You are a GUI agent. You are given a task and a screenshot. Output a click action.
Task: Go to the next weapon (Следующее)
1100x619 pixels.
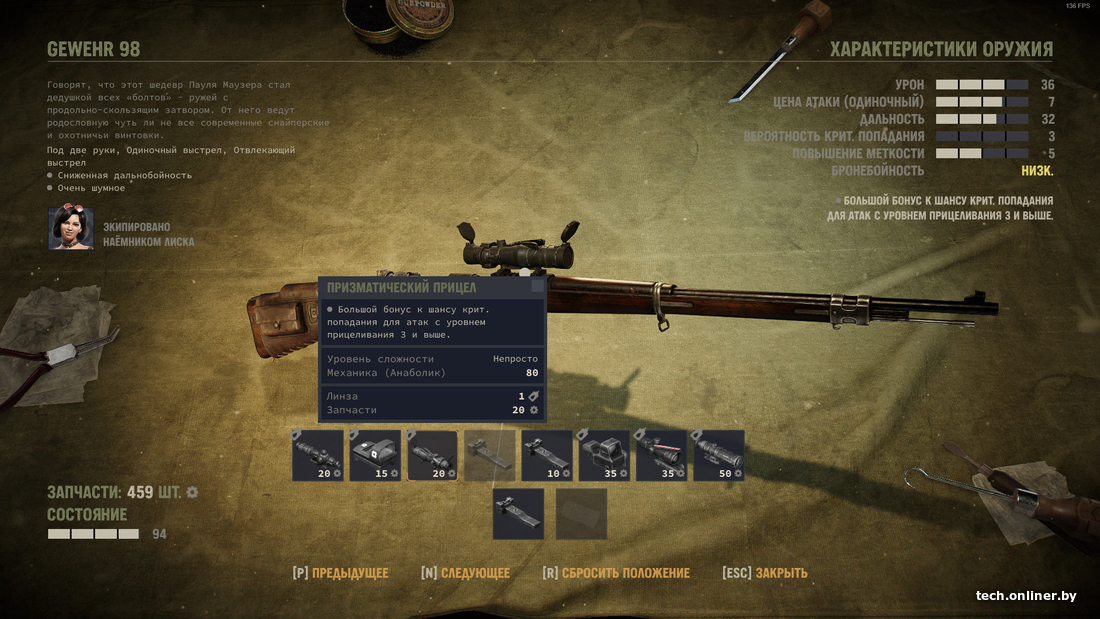(x=465, y=573)
